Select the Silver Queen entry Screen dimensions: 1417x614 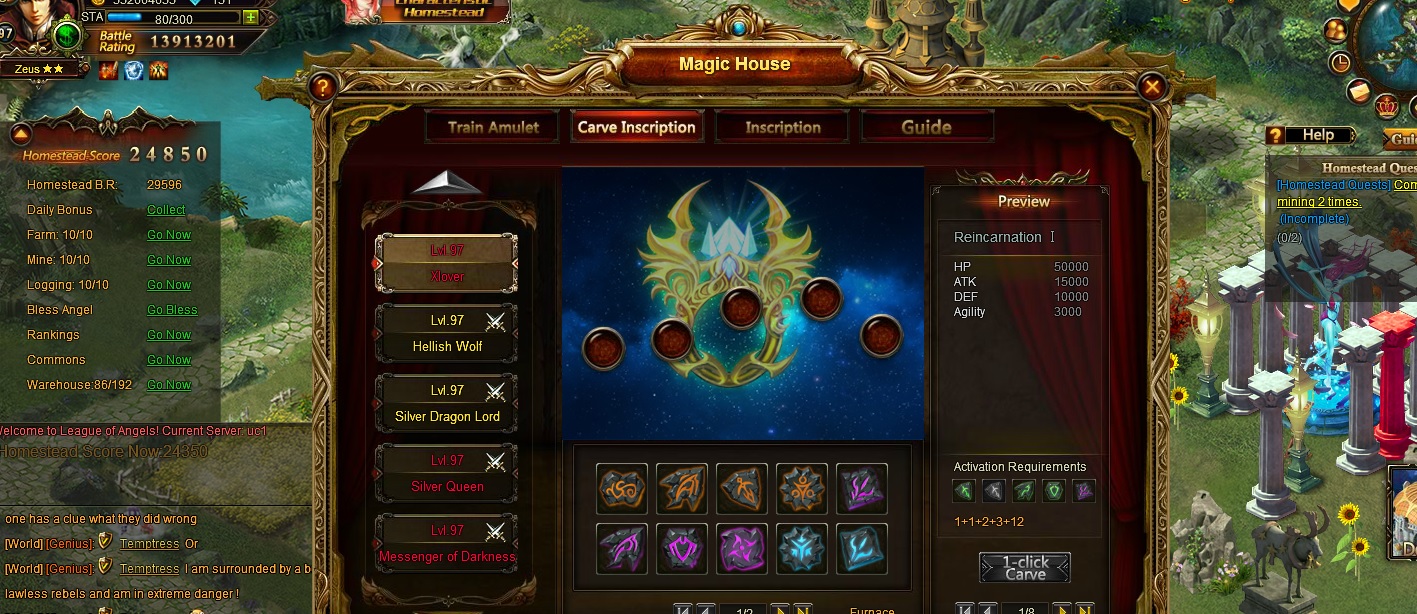click(446, 474)
